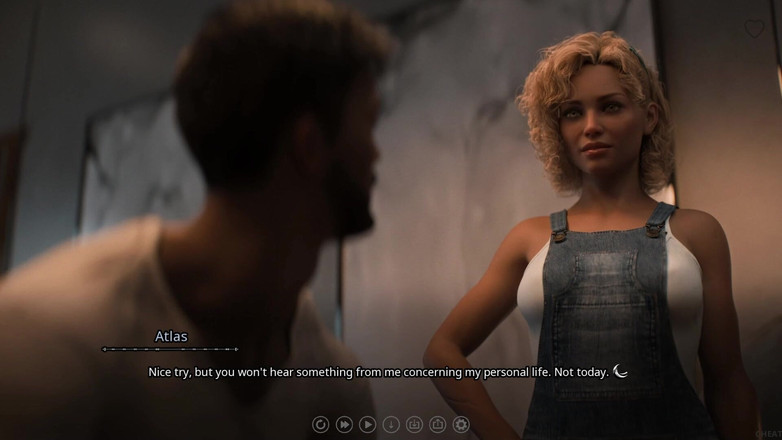Start auto-play with the play button
The height and width of the screenshot is (440, 782).
[367, 425]
